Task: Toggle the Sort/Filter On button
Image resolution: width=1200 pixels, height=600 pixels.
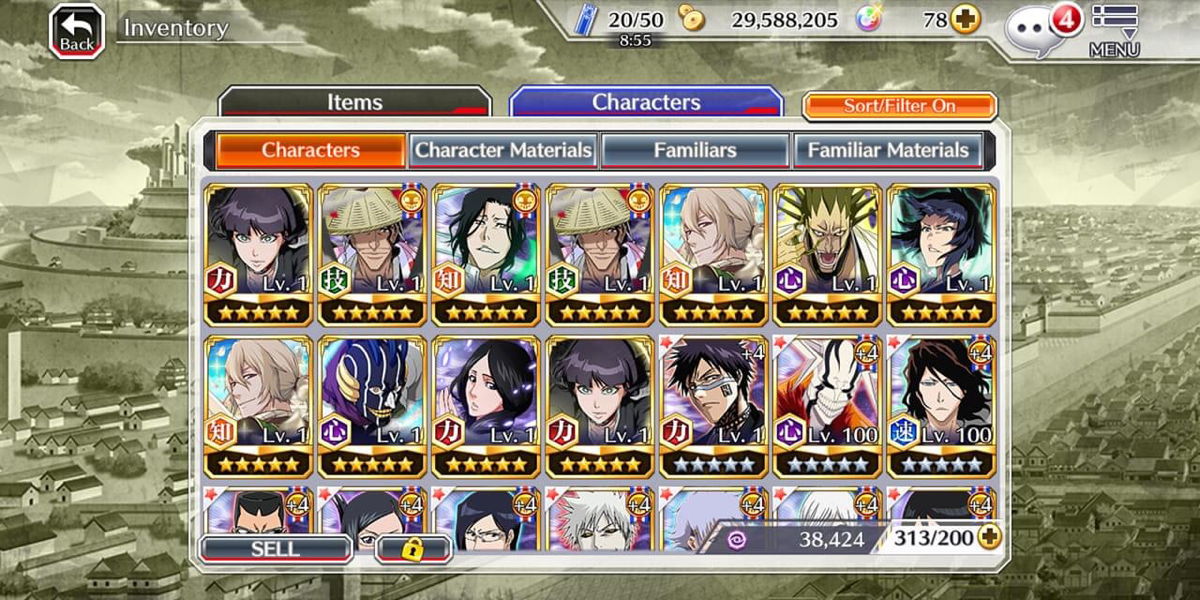Action: point(899,106)
